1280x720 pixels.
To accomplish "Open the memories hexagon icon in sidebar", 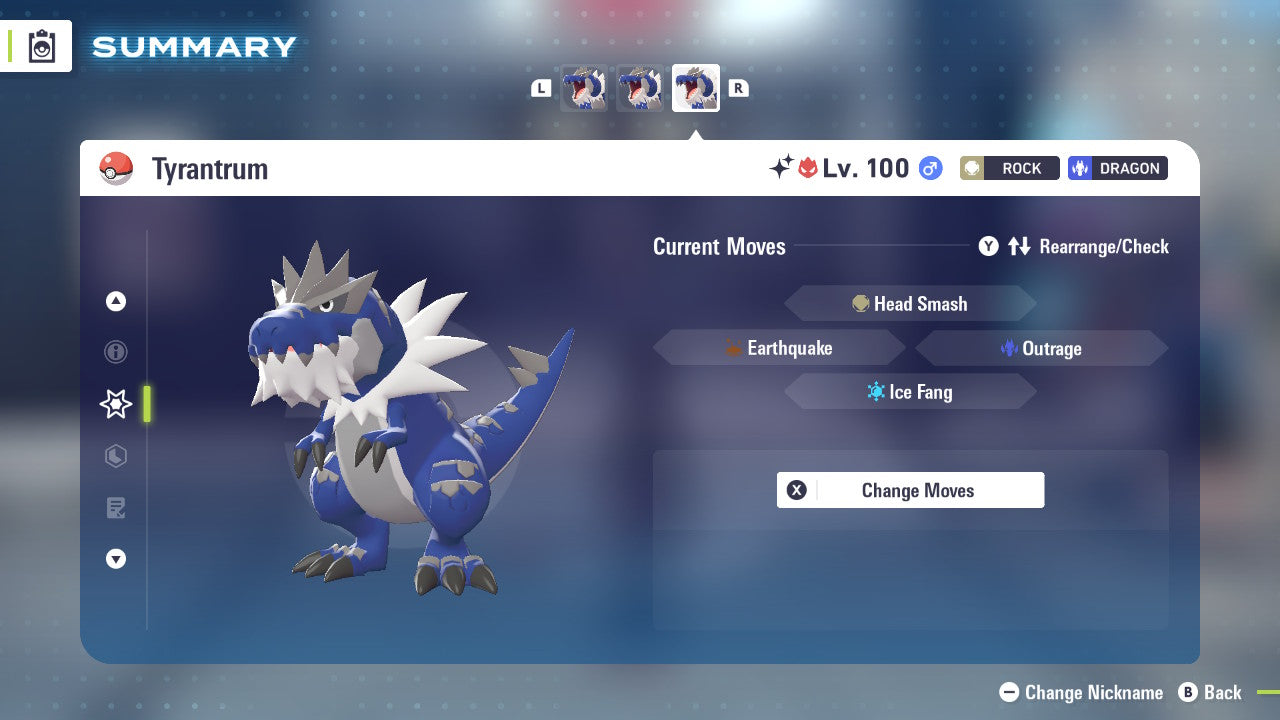I will point(115,456).
